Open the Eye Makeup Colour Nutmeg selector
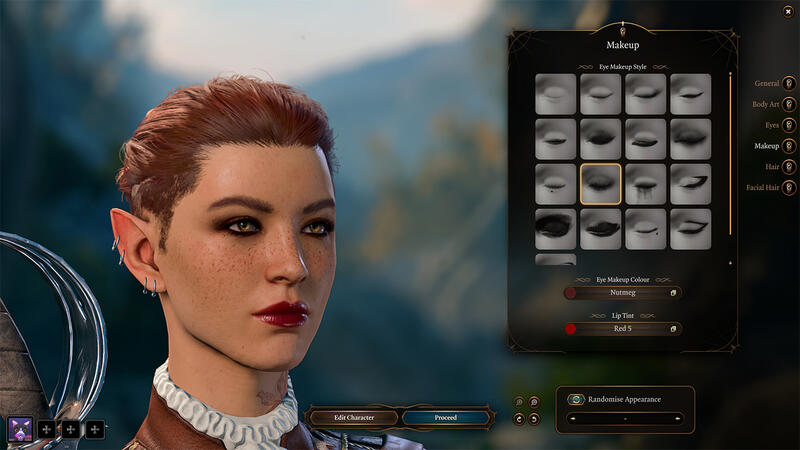This screenshot has width=800, height=450. click(x=622, y=293)
